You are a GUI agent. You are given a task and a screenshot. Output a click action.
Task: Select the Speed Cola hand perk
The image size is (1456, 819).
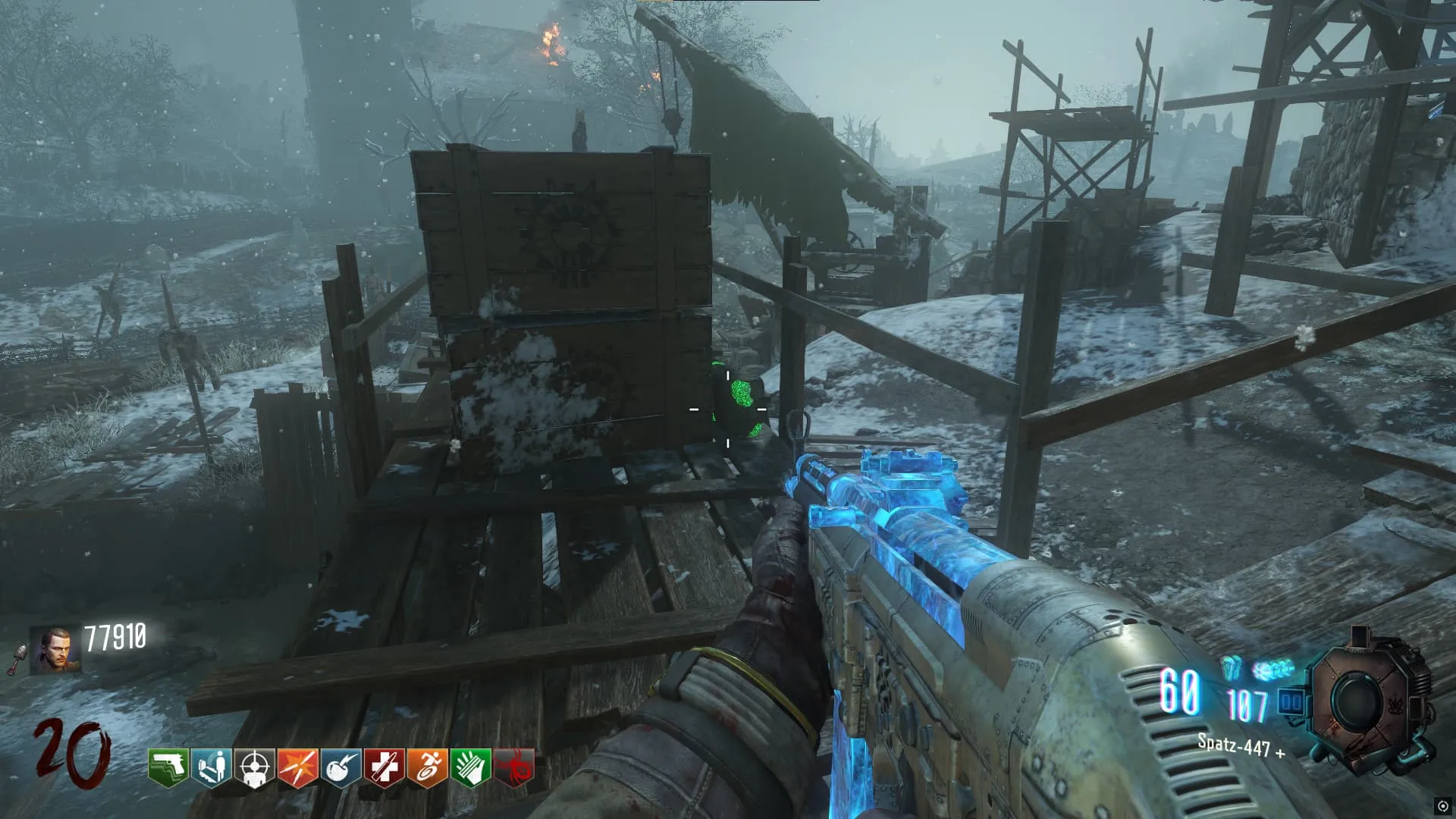[x=470, y=768]
